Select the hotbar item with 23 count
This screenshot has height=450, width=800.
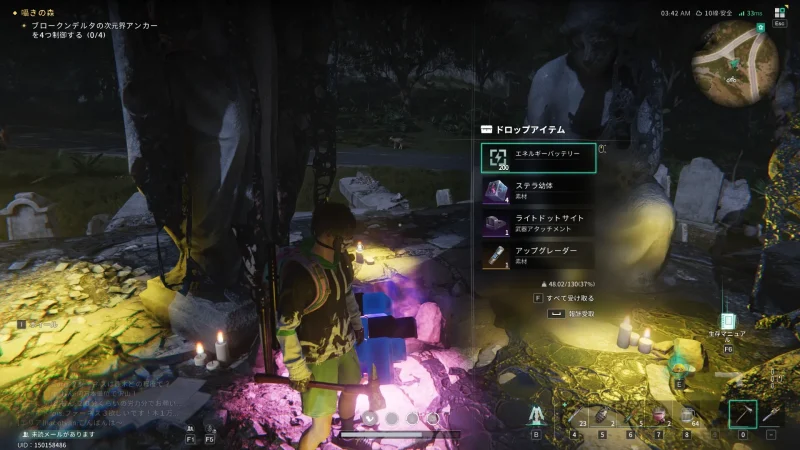(576, 416)
